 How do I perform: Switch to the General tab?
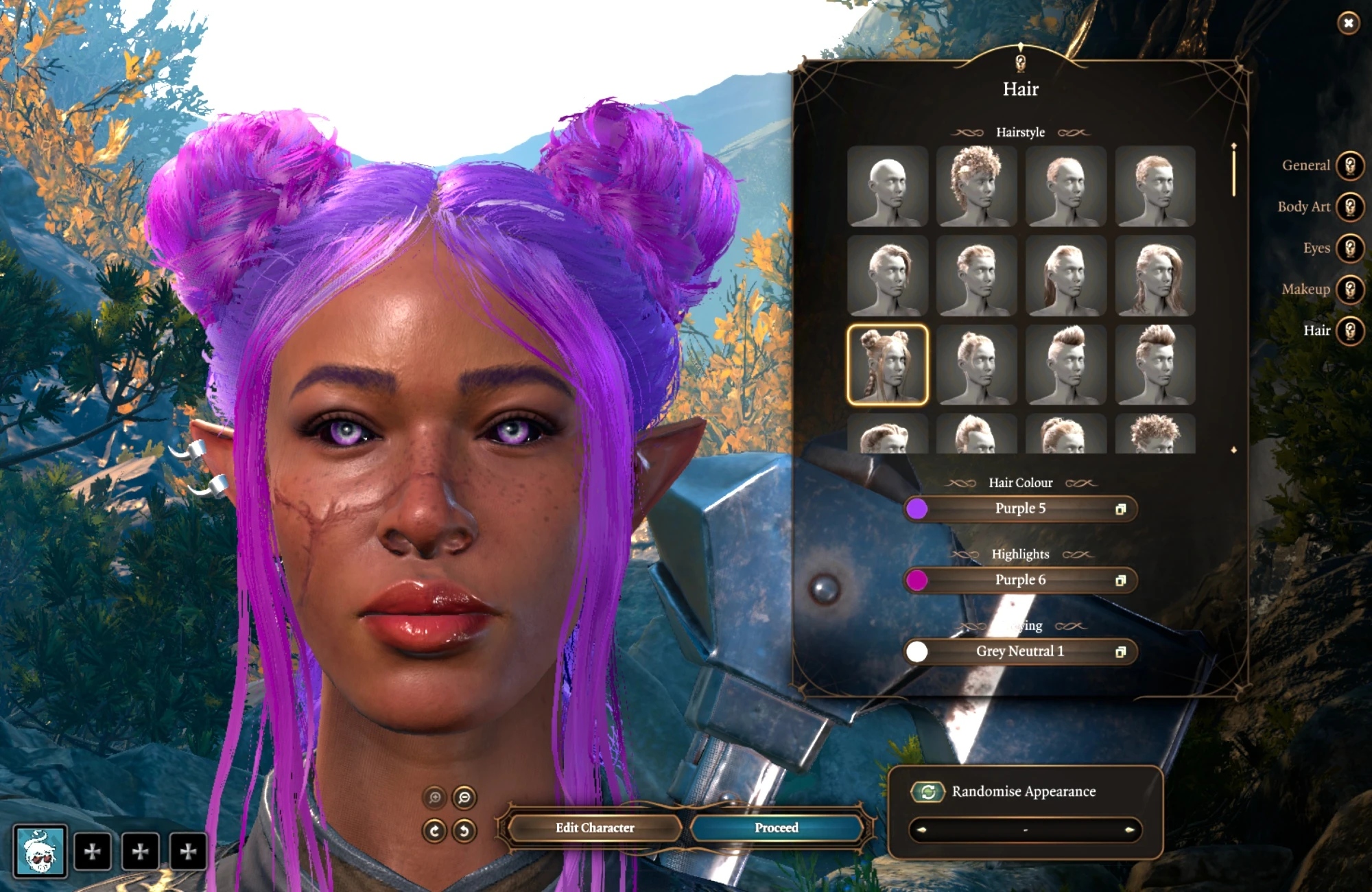pos(1349,165)
